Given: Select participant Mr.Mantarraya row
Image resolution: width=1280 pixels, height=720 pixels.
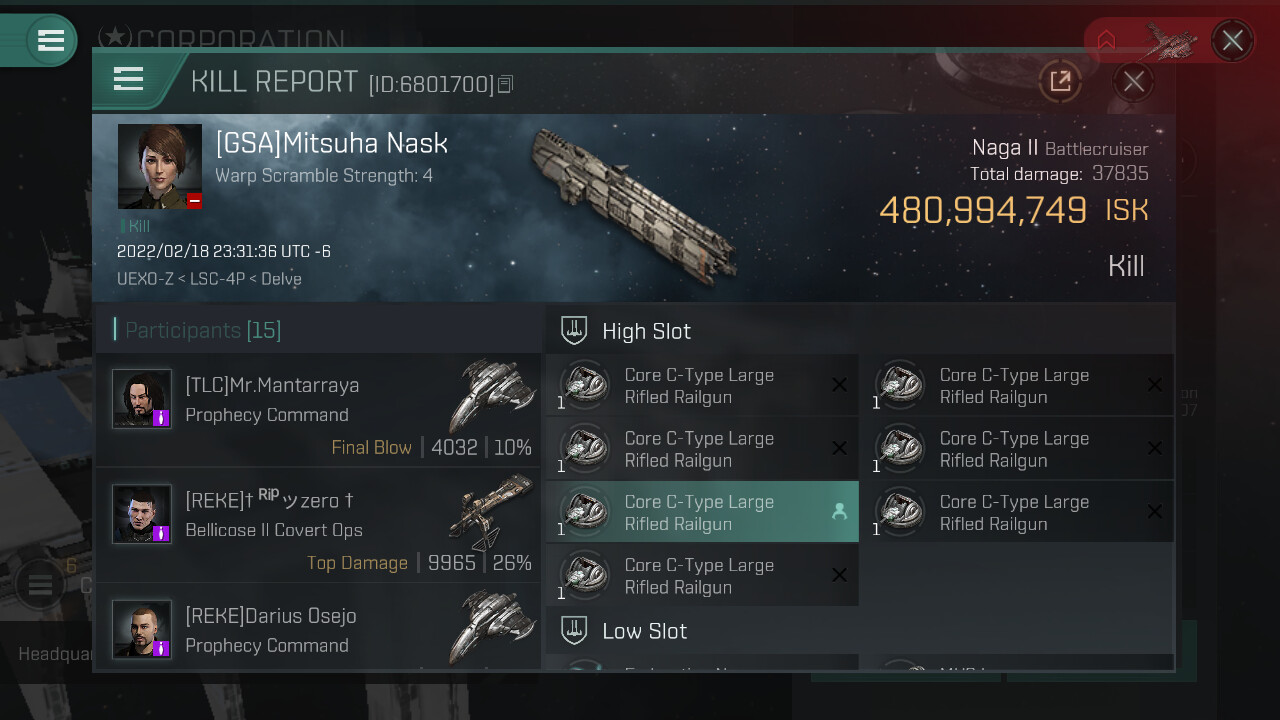Looking at the screenshot, I should pos(318,410).
